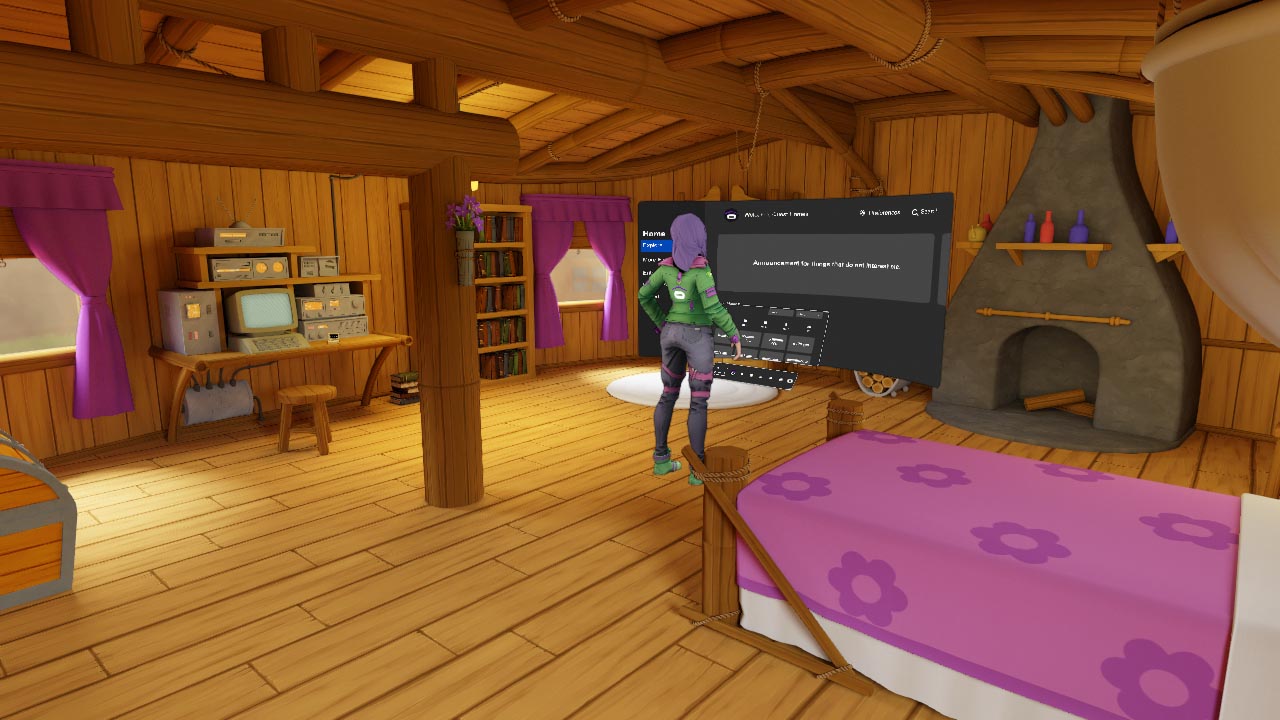Select the People icon in the bottom taskbar
The image size is (1280, 720).
[751, 375]
